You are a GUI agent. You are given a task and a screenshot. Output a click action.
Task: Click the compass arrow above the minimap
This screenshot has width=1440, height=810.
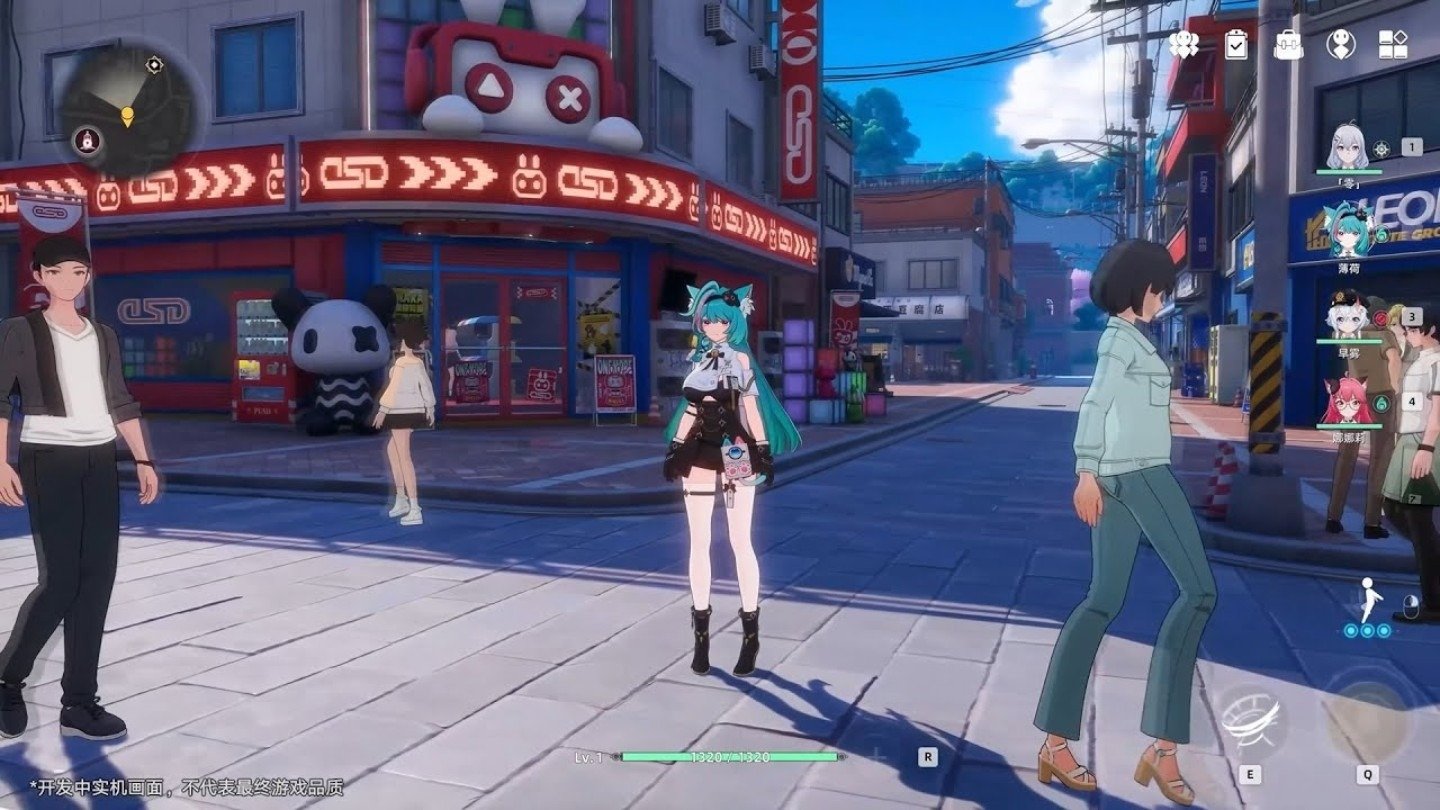(154, 64)
